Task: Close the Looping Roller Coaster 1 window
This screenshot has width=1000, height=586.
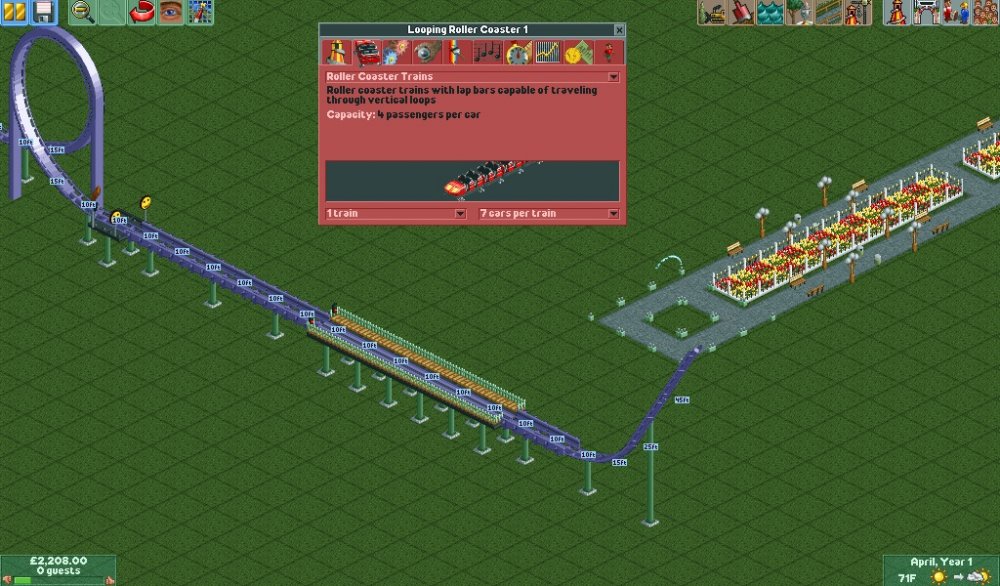Action: (619, 31)
